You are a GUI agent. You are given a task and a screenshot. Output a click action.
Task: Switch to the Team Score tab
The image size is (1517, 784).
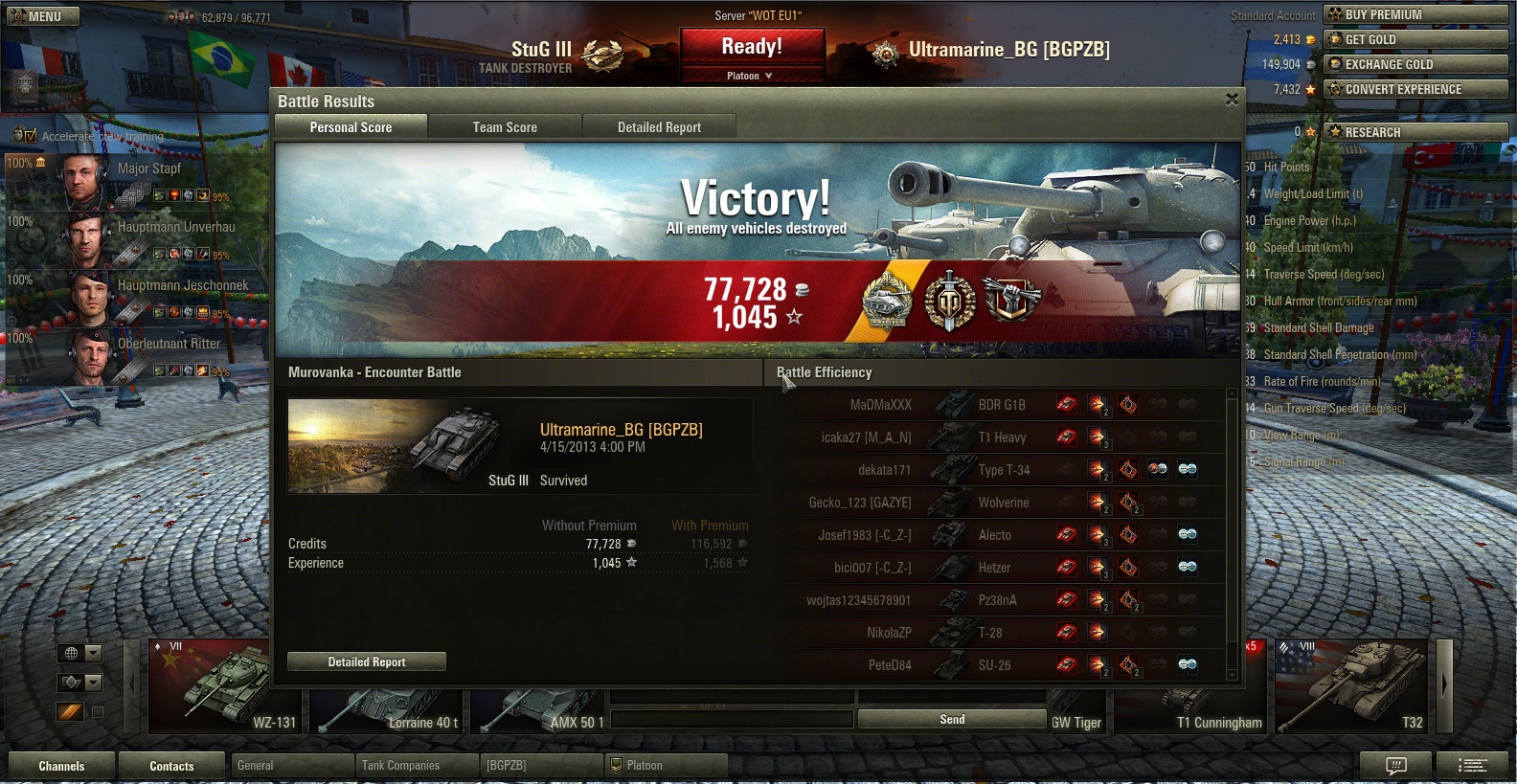(505, 127)
